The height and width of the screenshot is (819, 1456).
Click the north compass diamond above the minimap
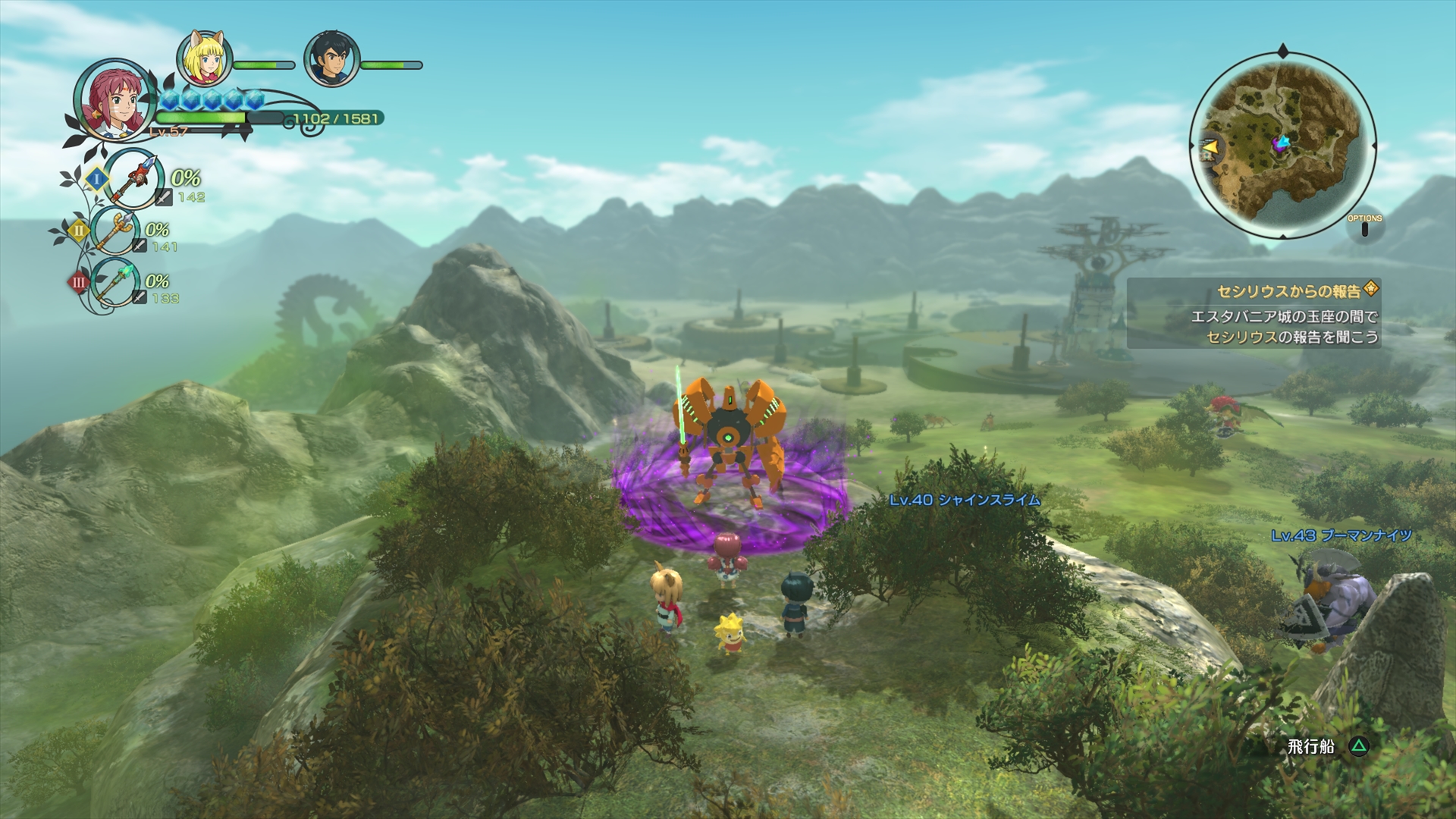1283,50
